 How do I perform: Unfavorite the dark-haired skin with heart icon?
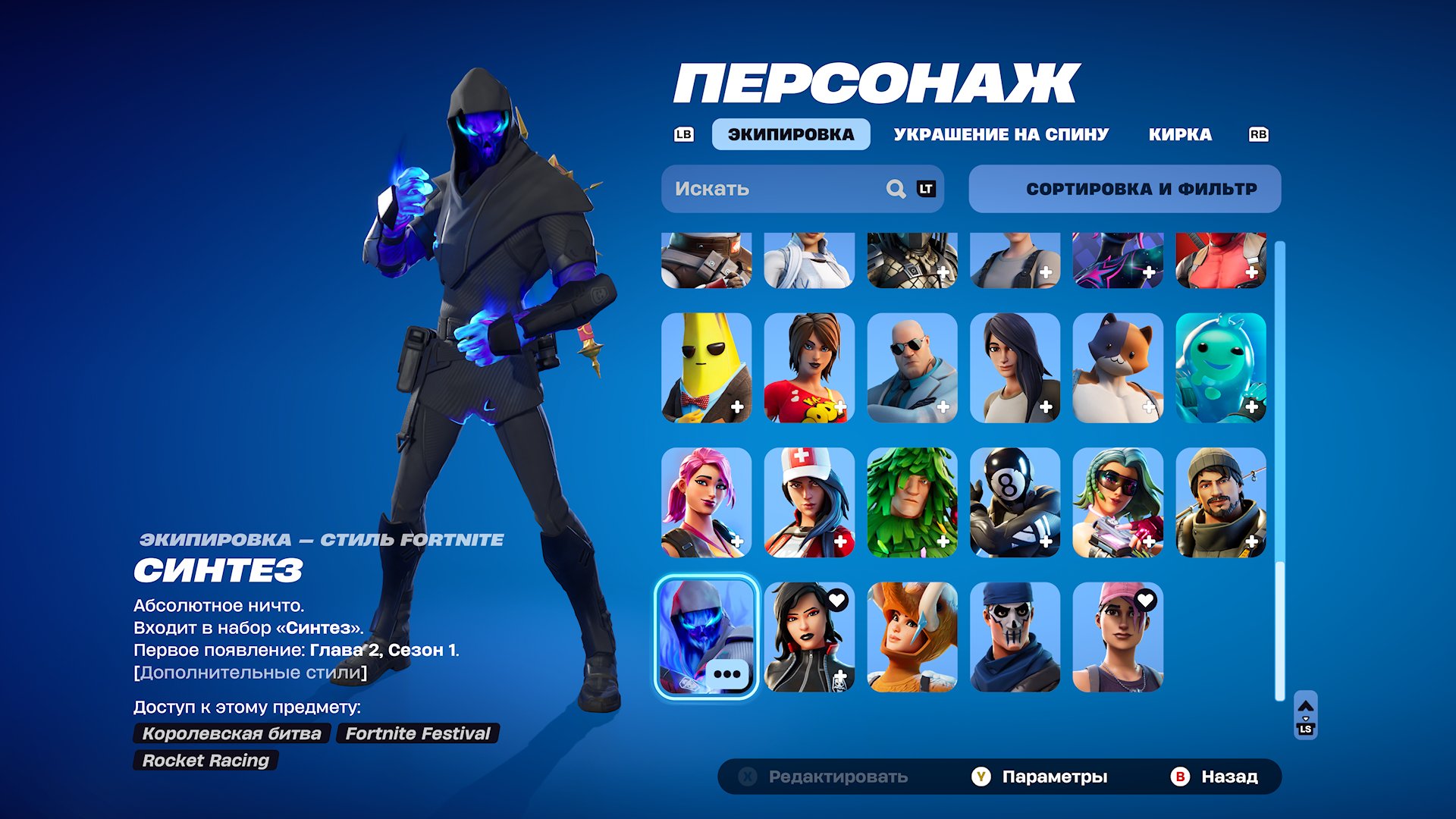click(x=836, y=598)
